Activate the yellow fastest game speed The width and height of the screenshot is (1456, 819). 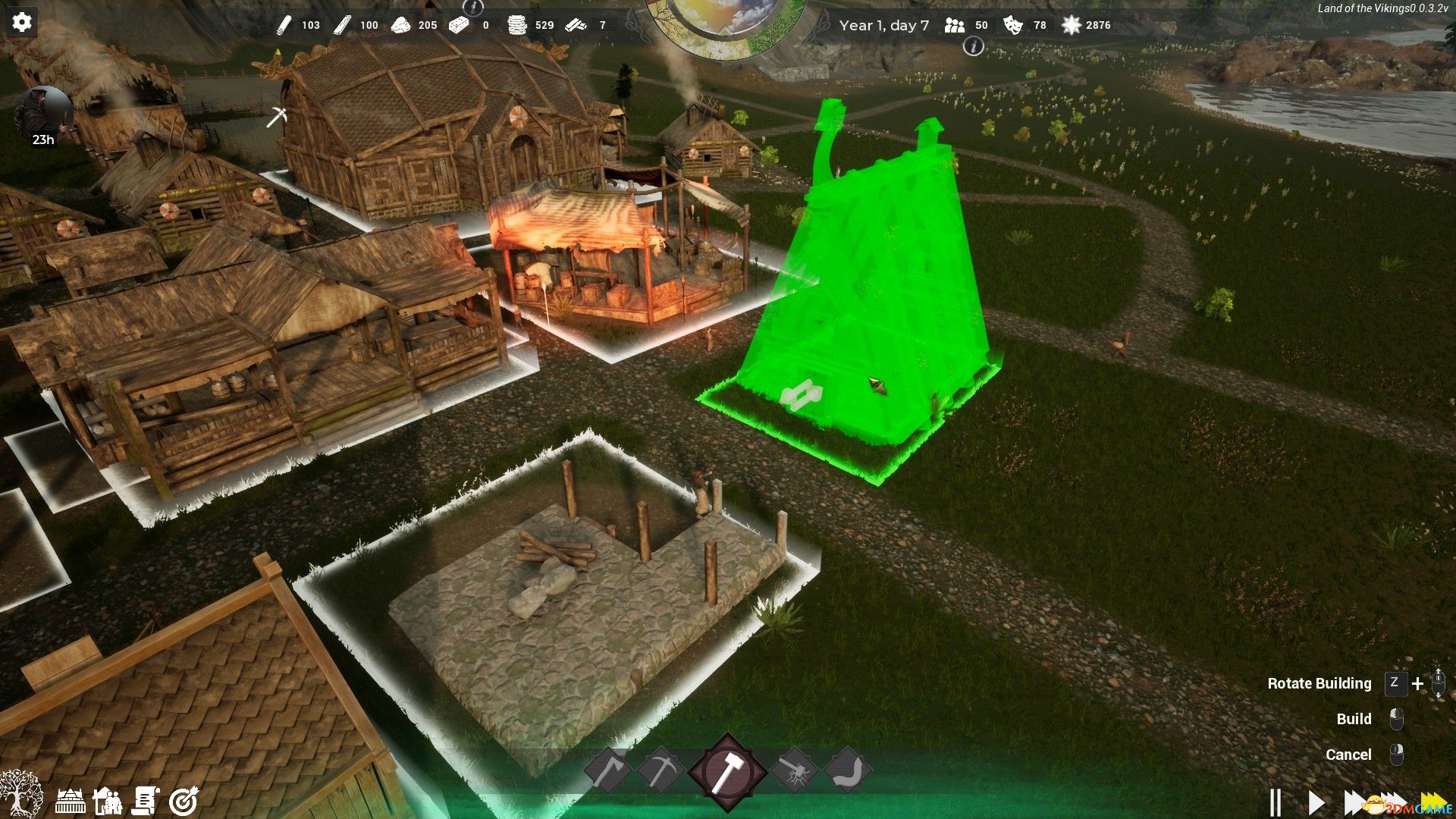(x=1436, y=799)
